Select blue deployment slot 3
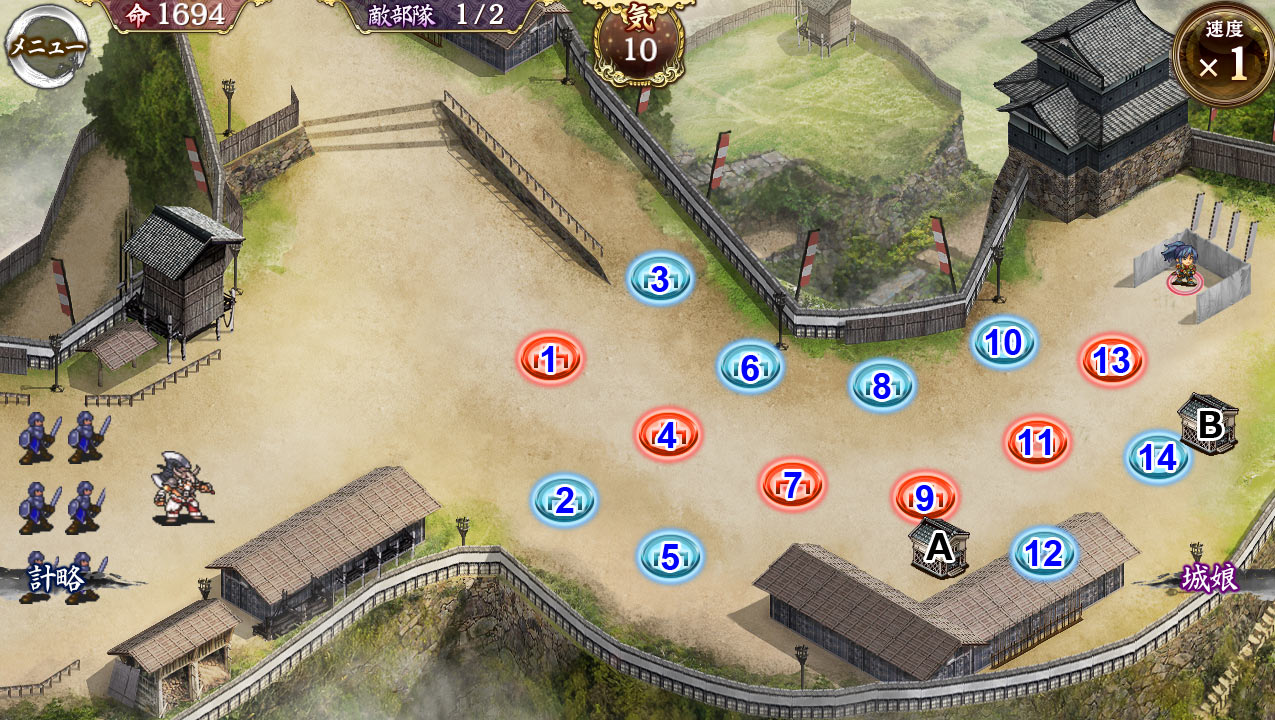 (x=660, y=280)
